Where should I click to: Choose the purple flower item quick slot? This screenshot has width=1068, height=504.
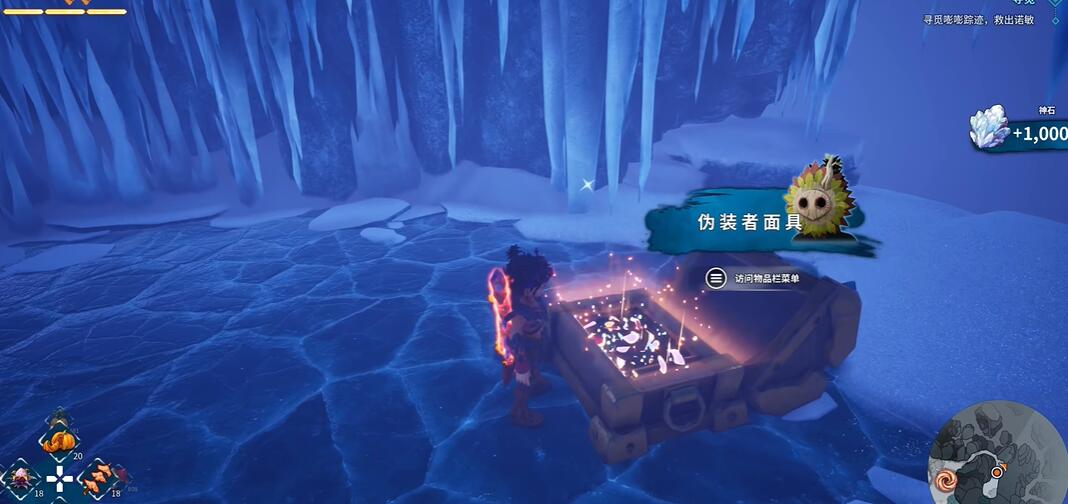point(20,476)
